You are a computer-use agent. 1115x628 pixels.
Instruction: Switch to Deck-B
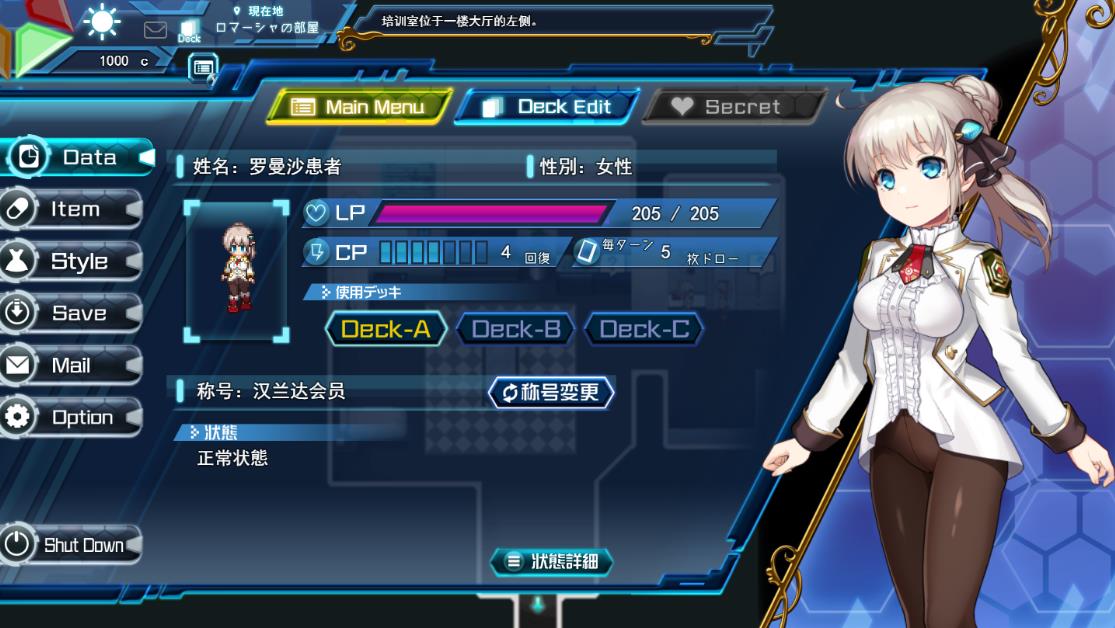pos(515,329)
